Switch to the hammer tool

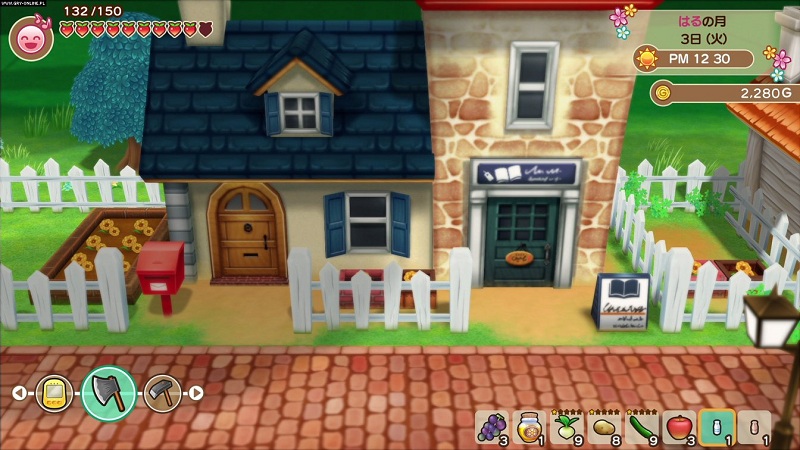[x=161, y=393]
